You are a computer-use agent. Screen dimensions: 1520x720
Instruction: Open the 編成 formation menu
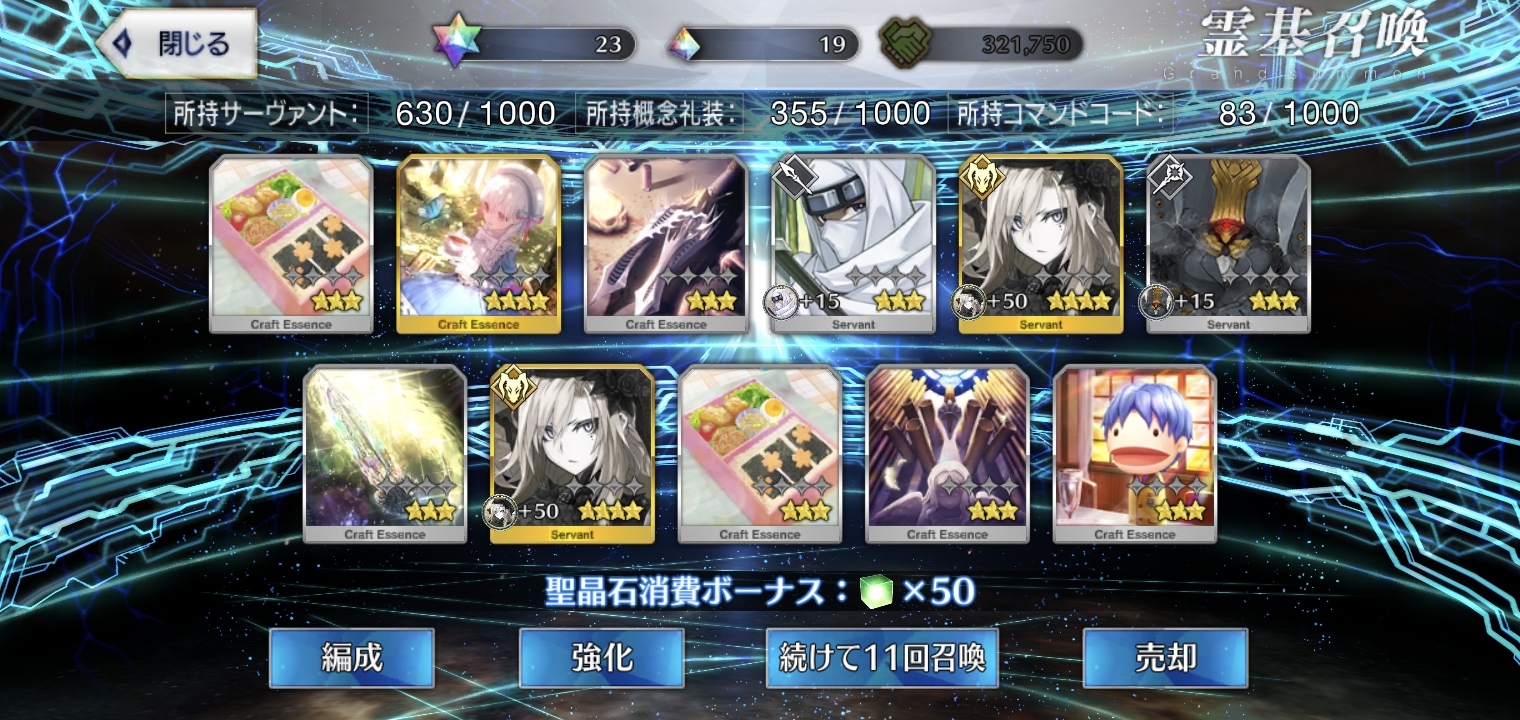tap(351, 657)
